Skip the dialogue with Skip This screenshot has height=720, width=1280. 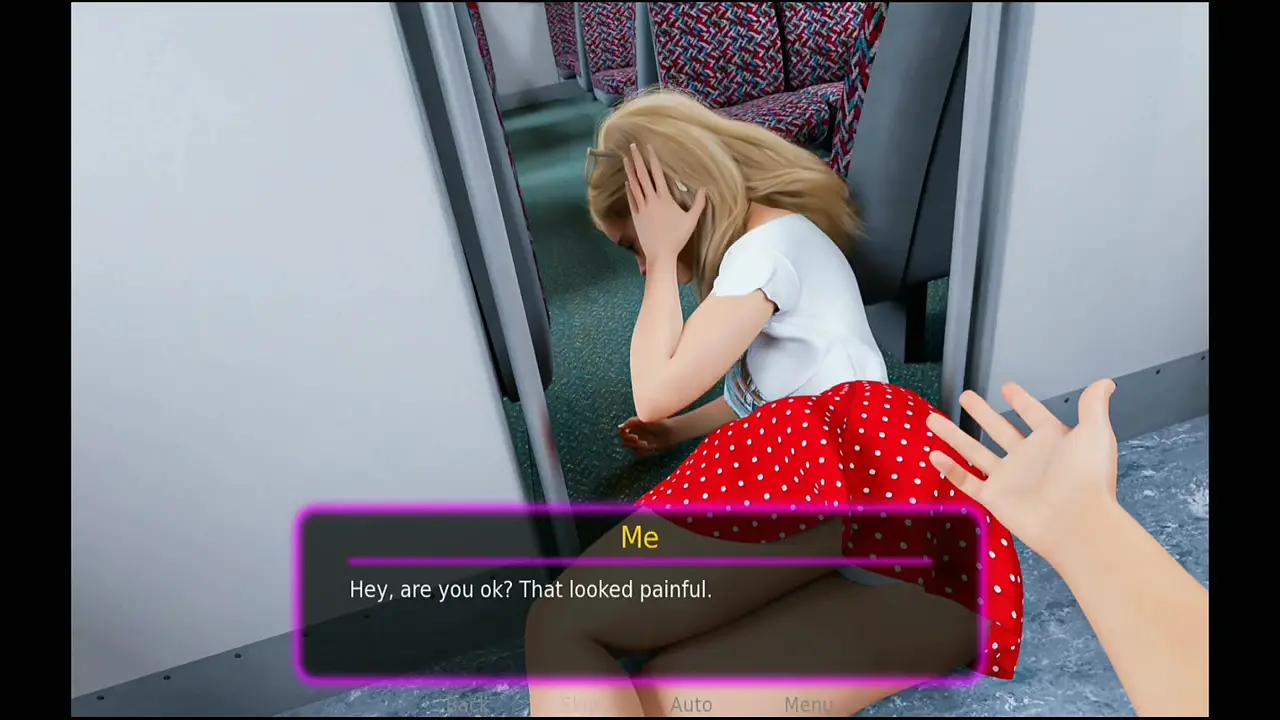580,705
